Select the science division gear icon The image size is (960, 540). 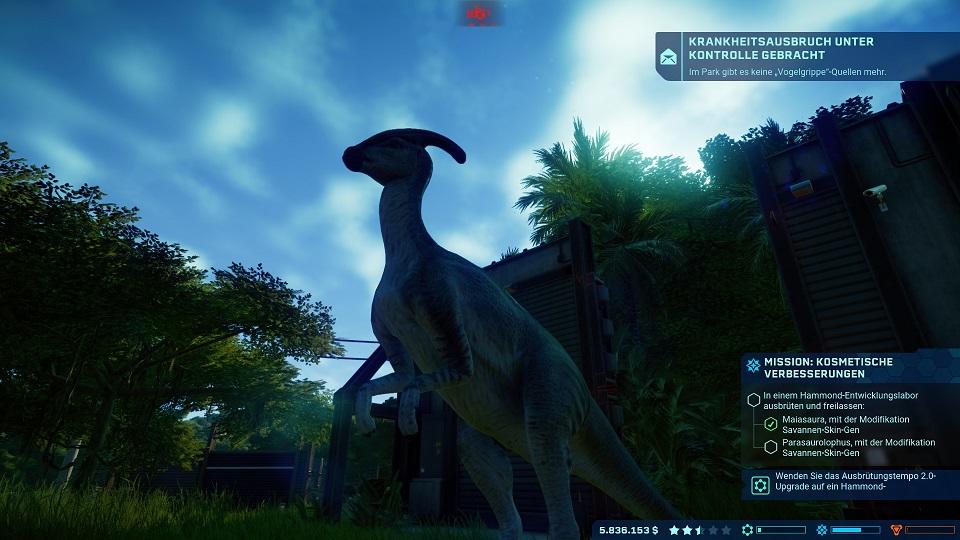coord(748,529)
